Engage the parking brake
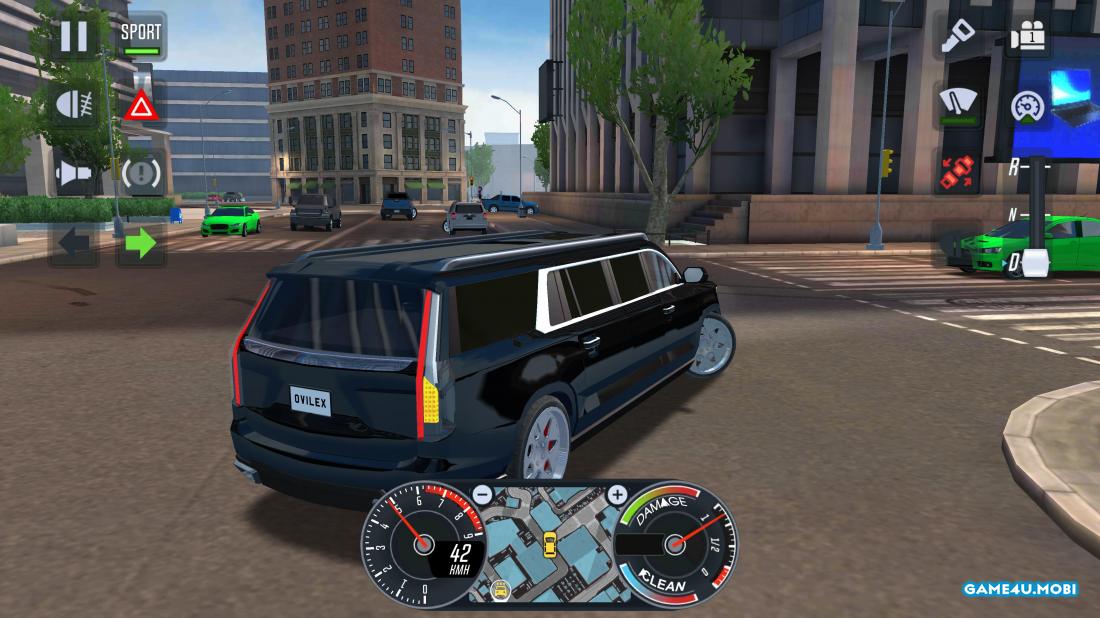 (x=141, y=174)
